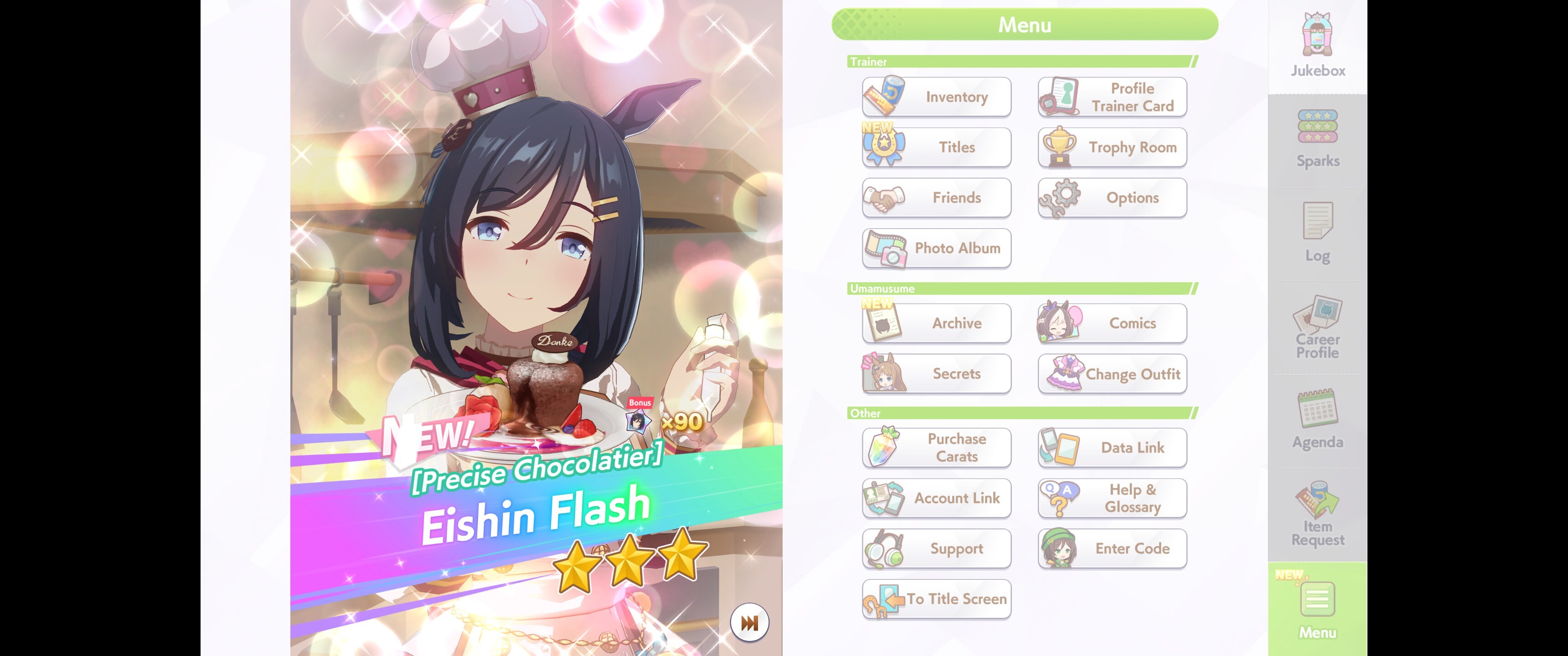Select Change Outfit button
The height and width of the screenshot is (656, 1568).
click(x=1112, y=374)
